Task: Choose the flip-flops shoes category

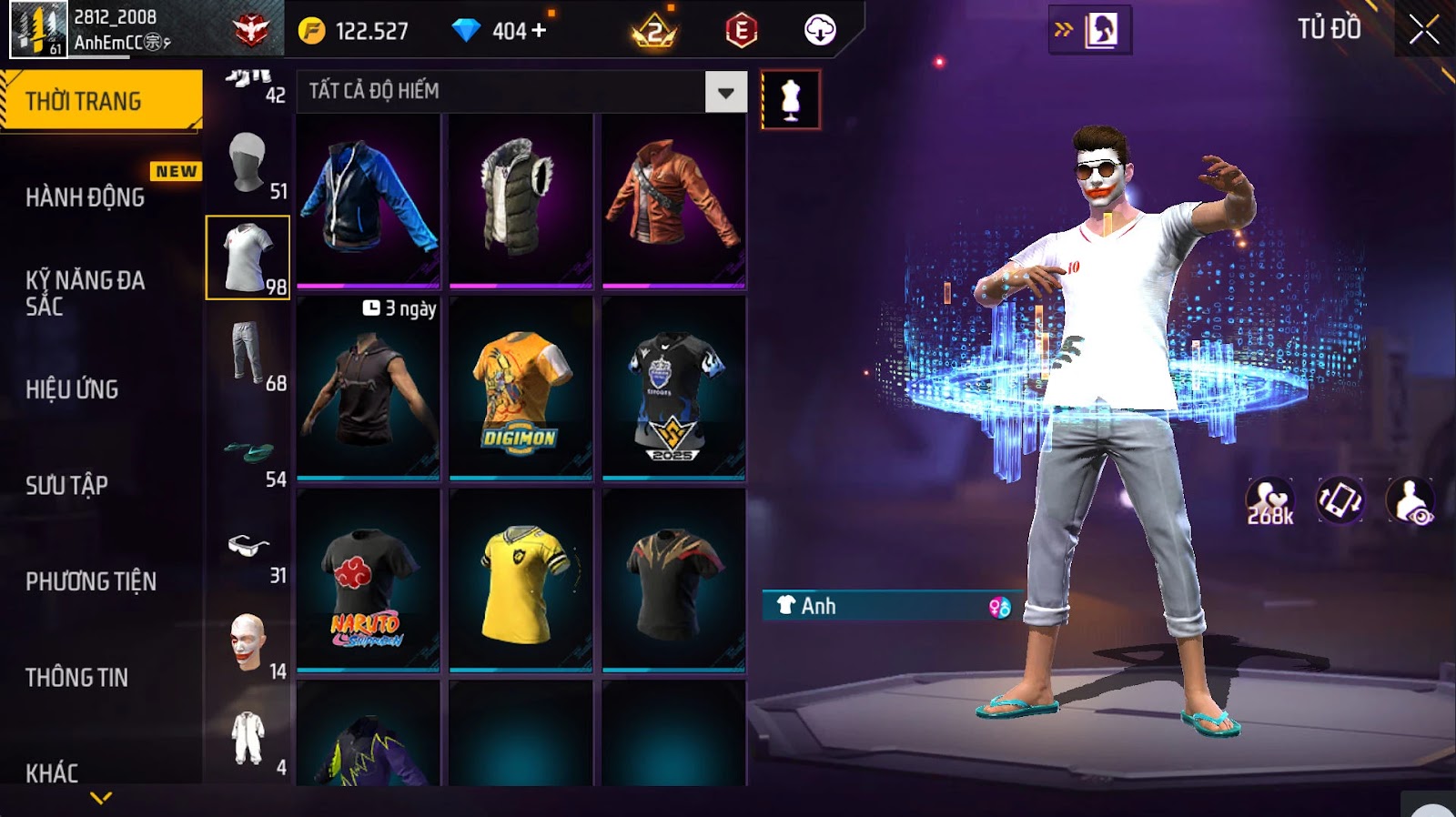Action: (x=249, y=452)
